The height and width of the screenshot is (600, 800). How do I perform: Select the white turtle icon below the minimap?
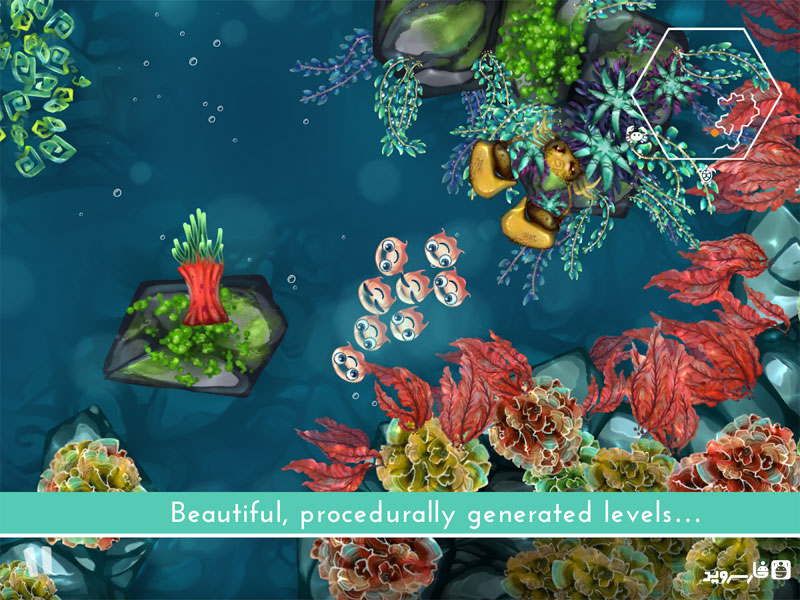(x=707, y=174)
